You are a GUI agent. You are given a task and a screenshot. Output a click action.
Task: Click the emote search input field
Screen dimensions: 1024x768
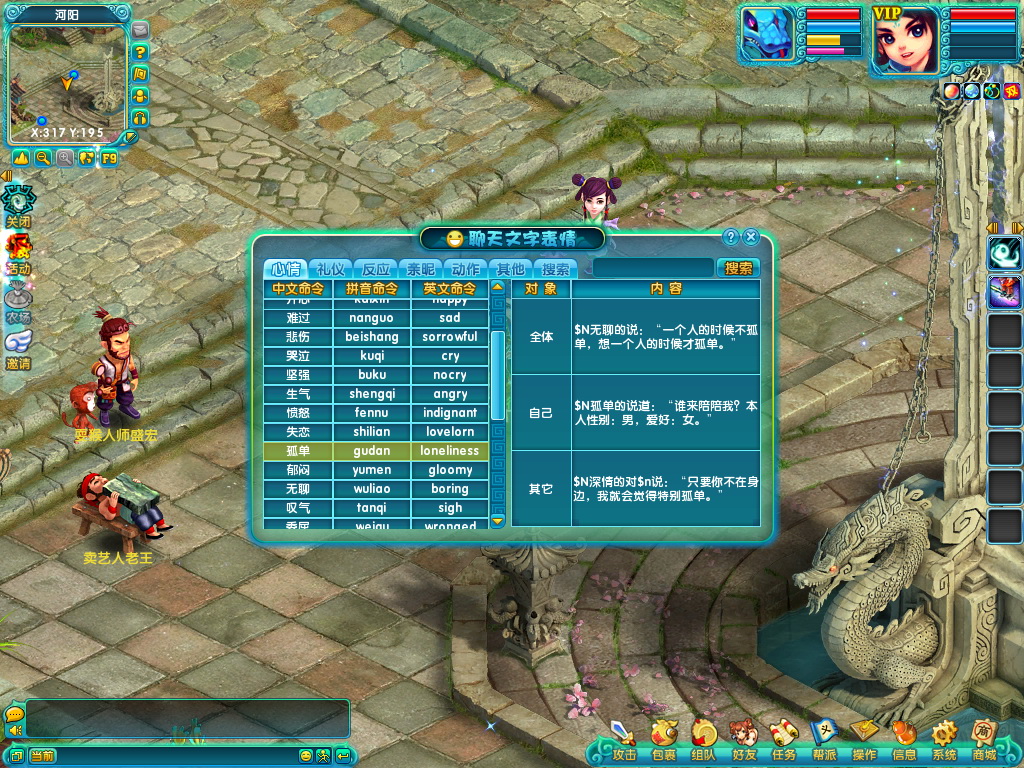pos(653,268)
